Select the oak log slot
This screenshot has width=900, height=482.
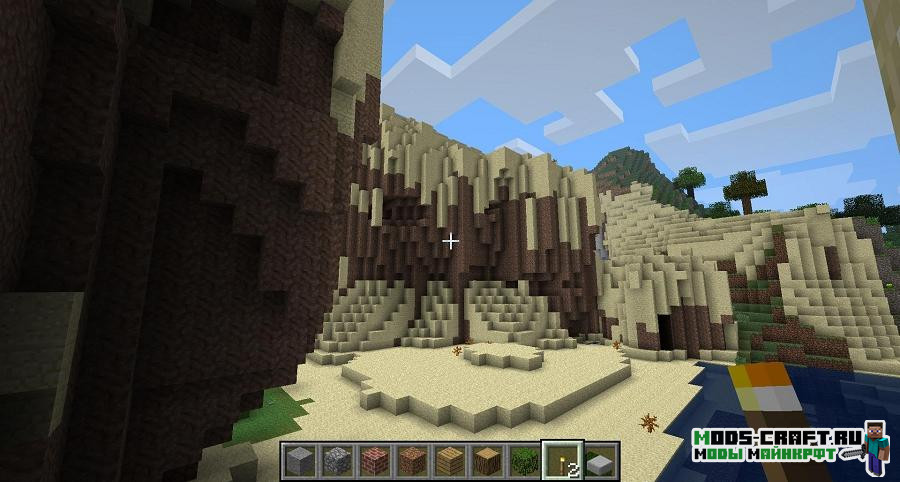pyautogui.click(x=486, y=460)
